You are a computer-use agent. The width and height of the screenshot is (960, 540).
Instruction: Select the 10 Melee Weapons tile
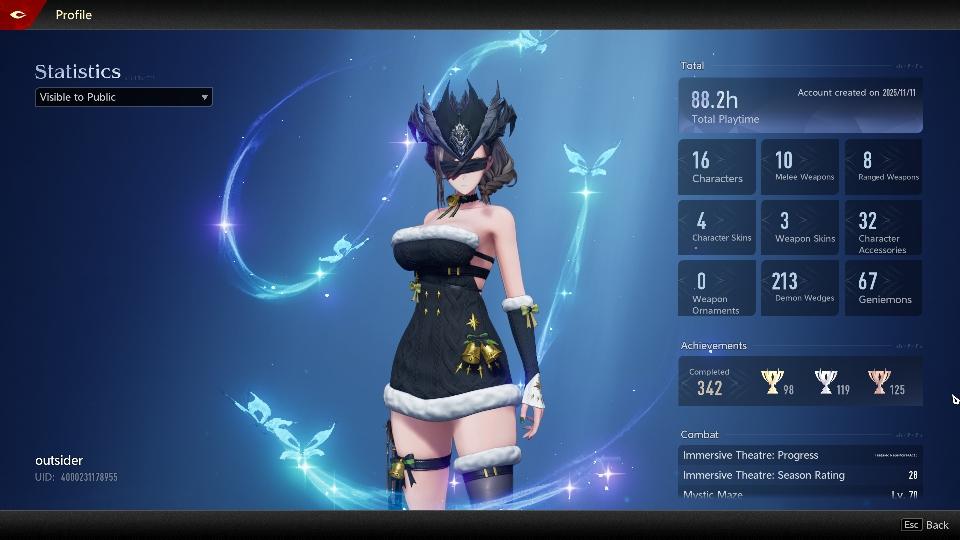(x=800, y=167)
